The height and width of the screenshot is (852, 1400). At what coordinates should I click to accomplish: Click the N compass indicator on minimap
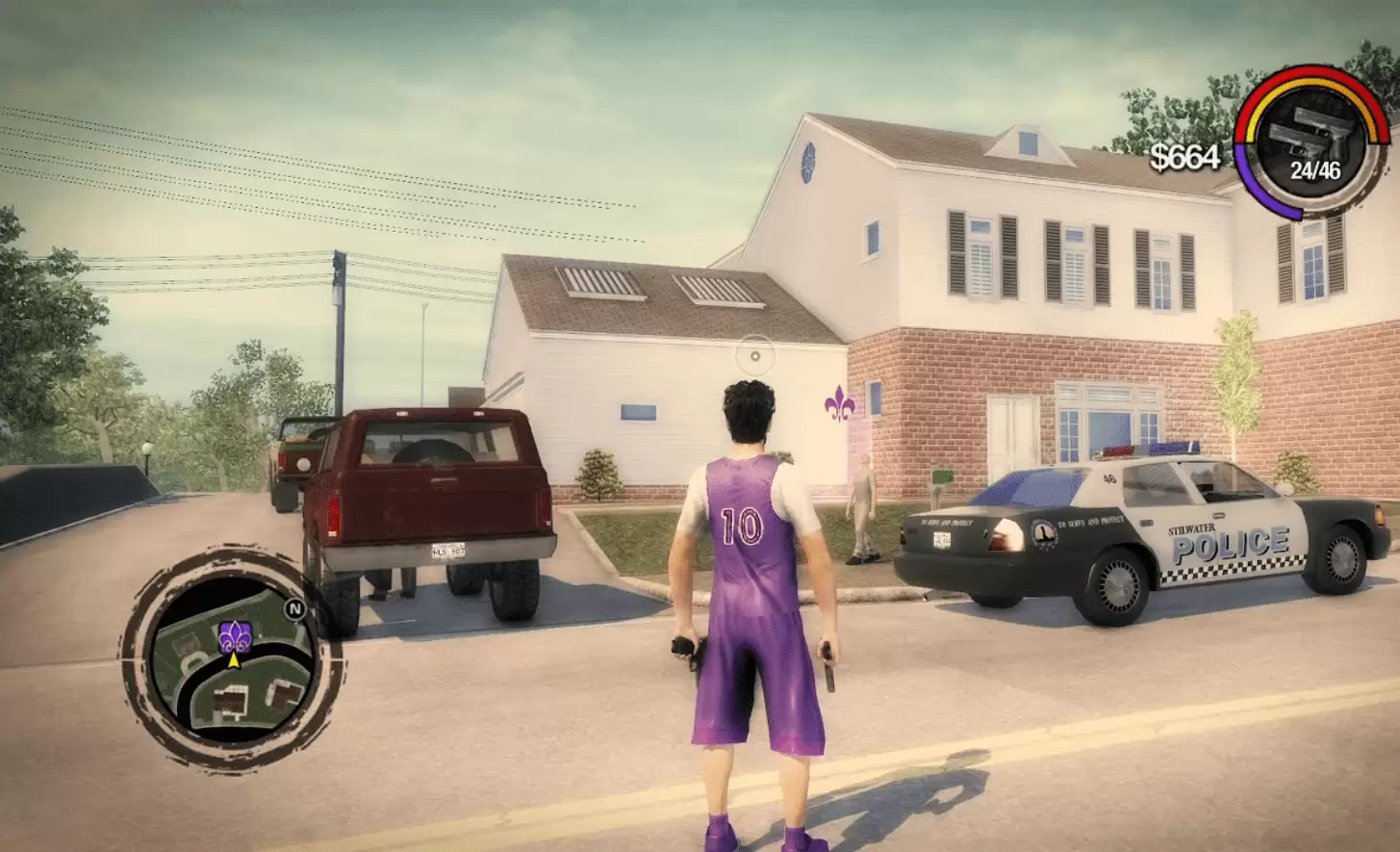pyautogui.click(x=295, y=607)
